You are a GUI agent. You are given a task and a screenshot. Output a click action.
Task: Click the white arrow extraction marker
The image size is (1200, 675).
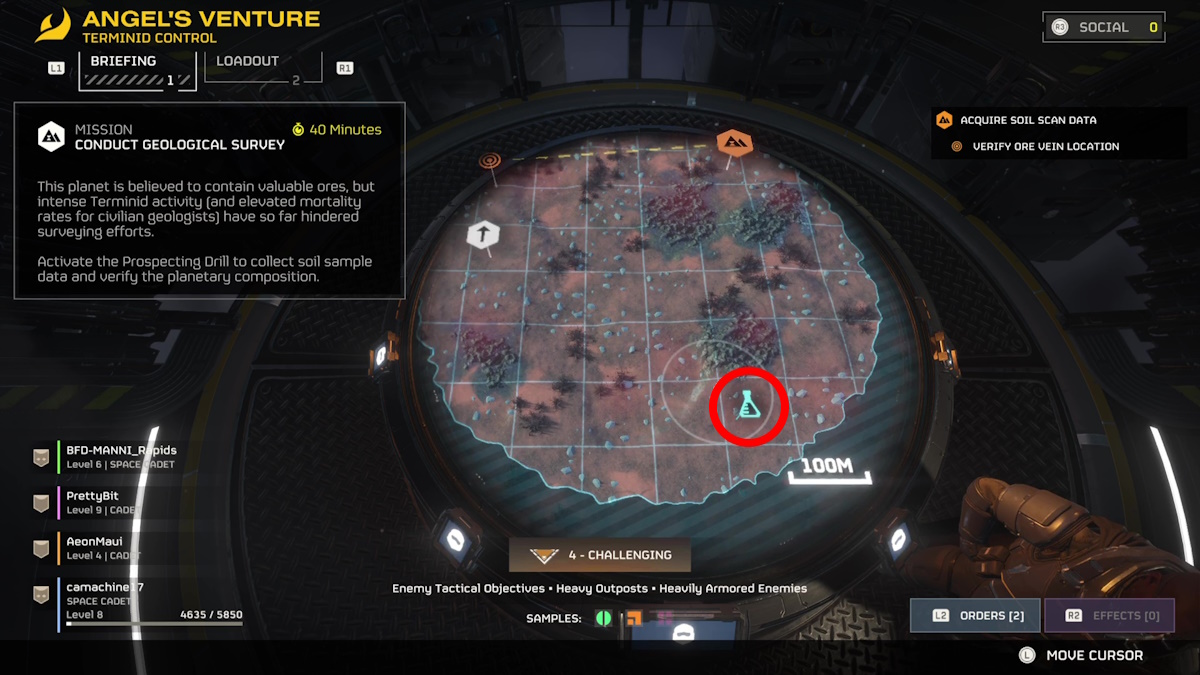(x=483, y=236)
